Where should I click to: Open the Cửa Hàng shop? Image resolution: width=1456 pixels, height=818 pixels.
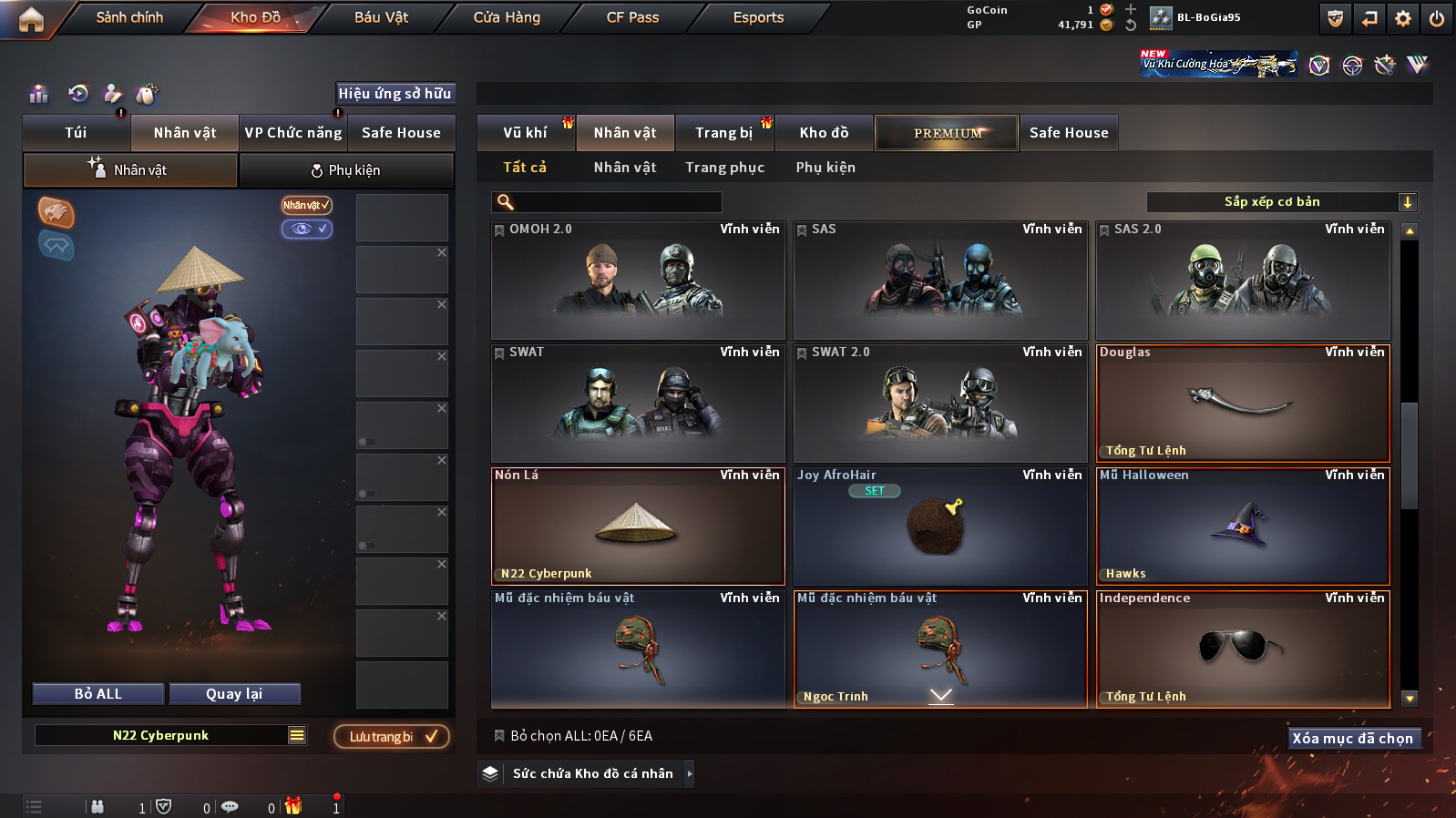(507, 17)
